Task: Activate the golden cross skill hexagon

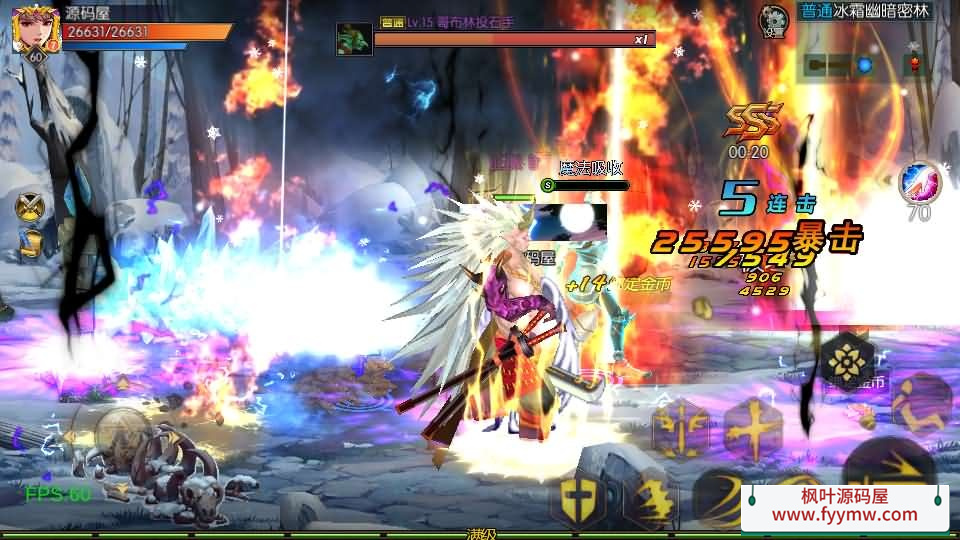Action: click(756, 428)
